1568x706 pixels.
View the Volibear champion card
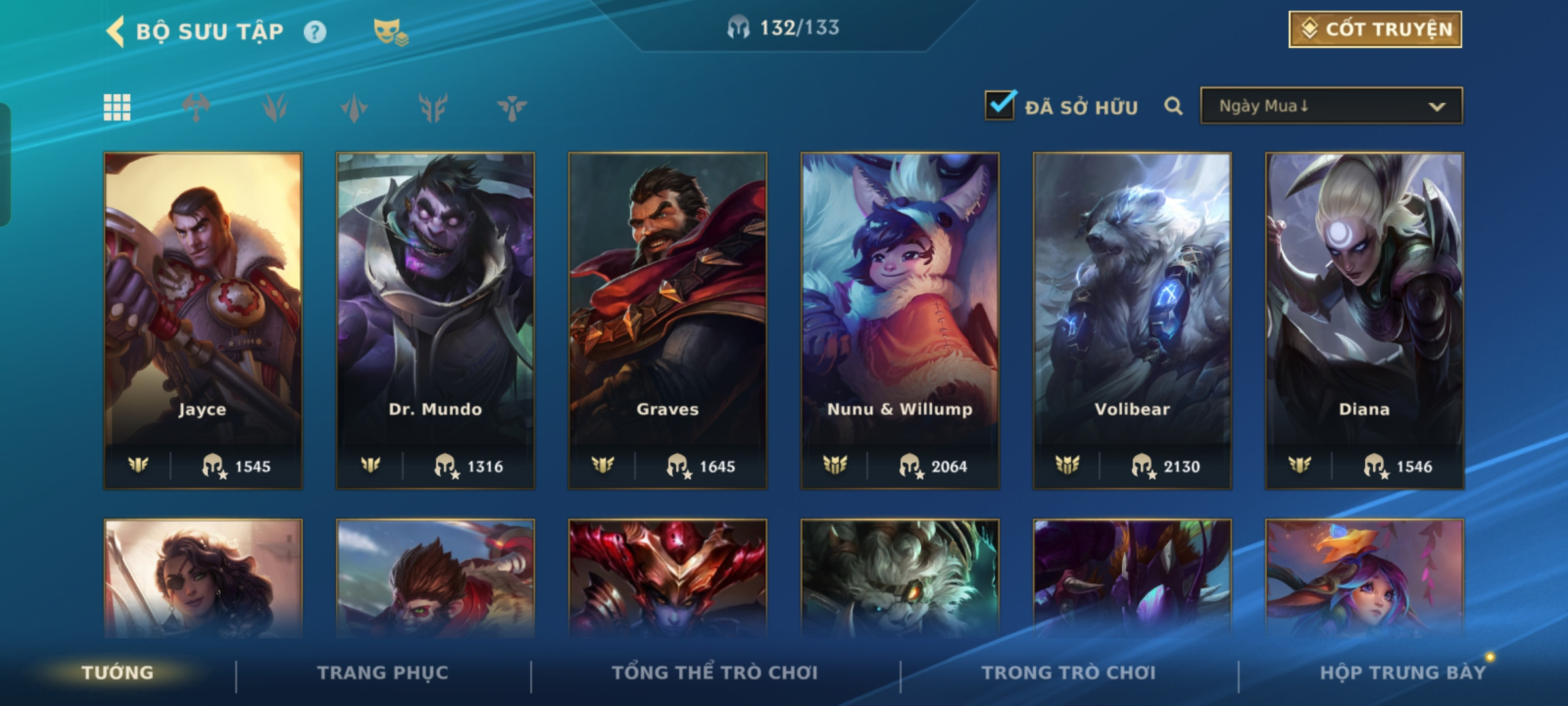click(x=1132, y=320)
